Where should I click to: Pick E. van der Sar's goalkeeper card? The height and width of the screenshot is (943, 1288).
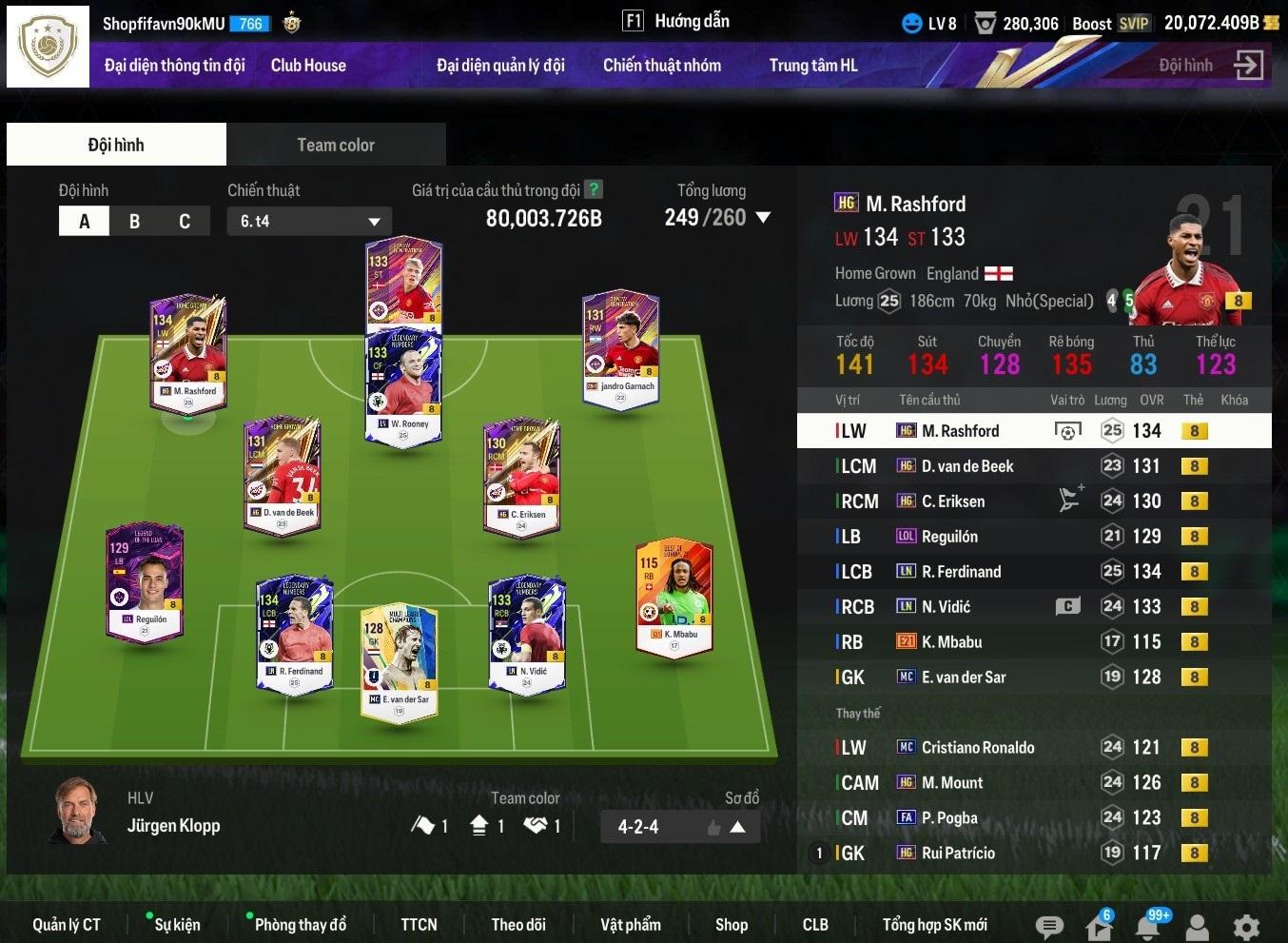tap(399, 662)
